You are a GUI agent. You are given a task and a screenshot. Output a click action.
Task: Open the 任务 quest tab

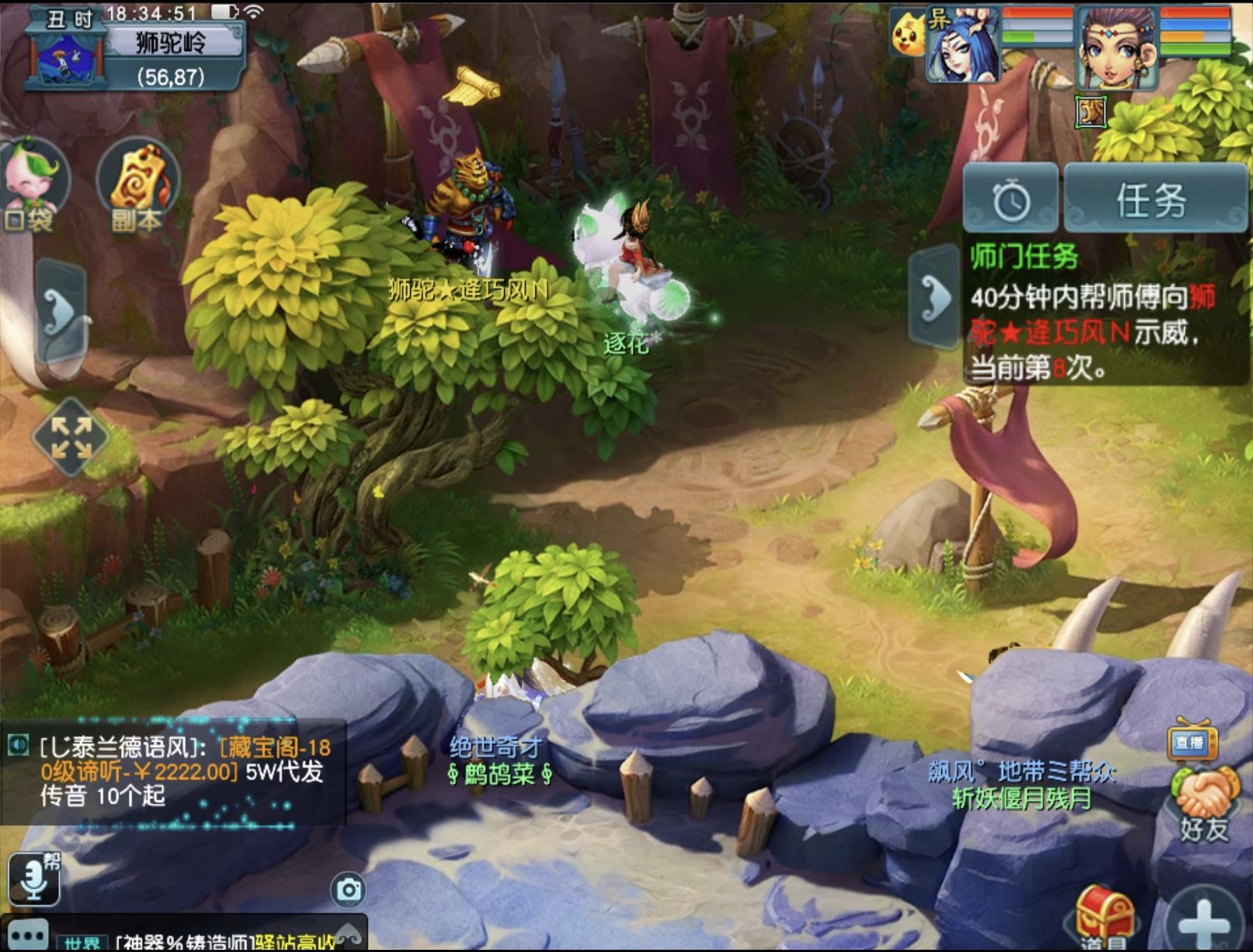pyautogui.click(x=1153, y=200)
